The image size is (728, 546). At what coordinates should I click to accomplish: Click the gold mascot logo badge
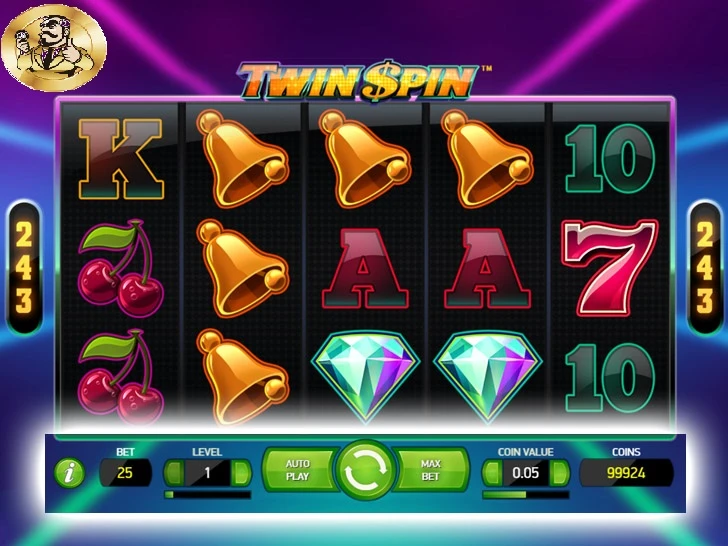point(53,46)
